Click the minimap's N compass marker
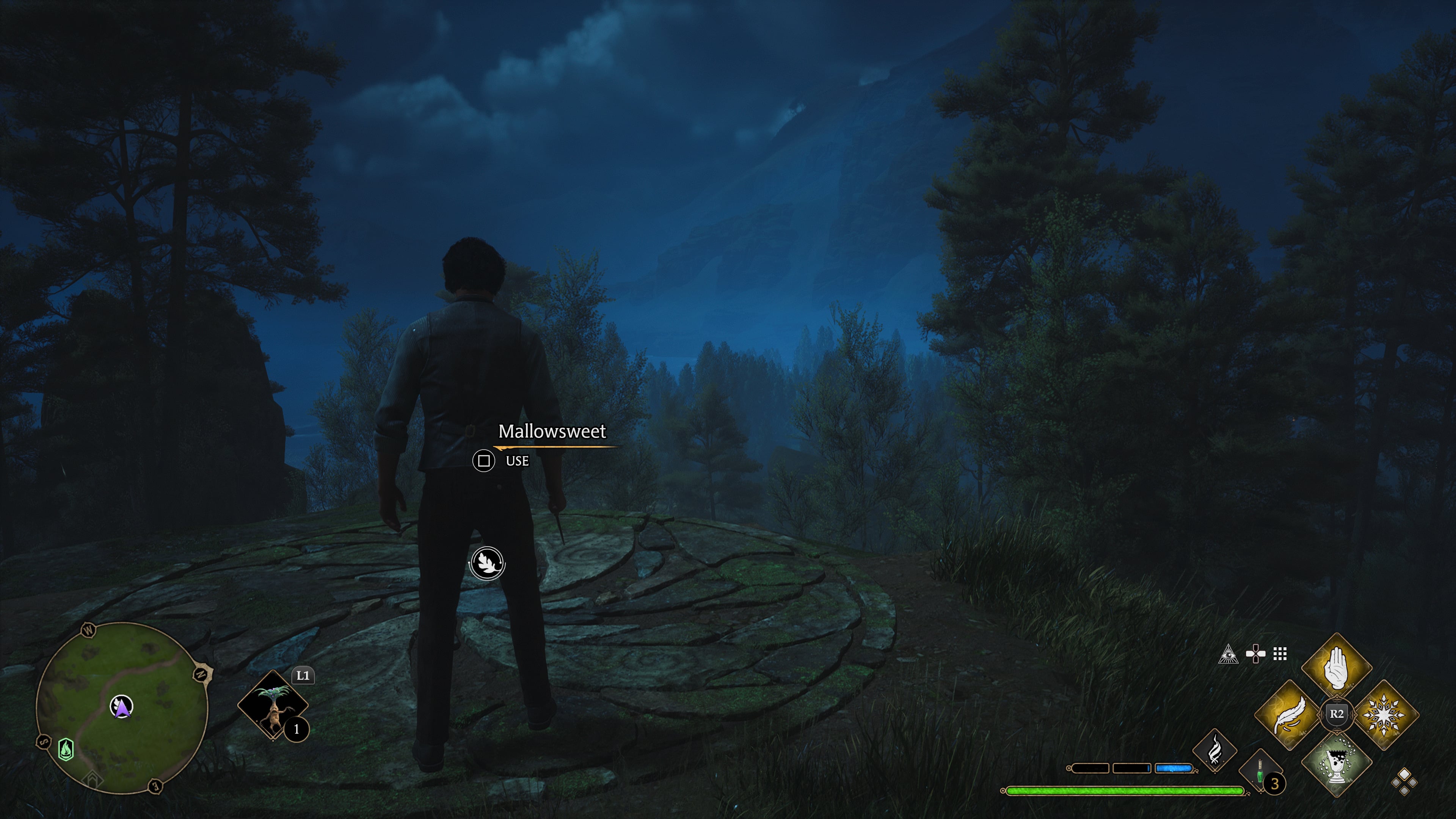The height and width of the screenshot is (819, 1456). click(x=201, y=673)
